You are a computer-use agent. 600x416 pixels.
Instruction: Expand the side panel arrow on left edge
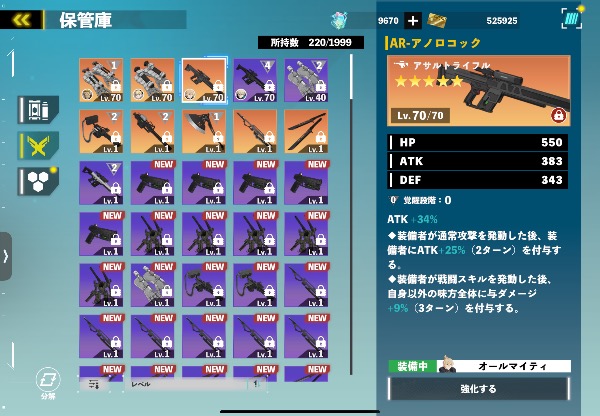tap(6, 257)
